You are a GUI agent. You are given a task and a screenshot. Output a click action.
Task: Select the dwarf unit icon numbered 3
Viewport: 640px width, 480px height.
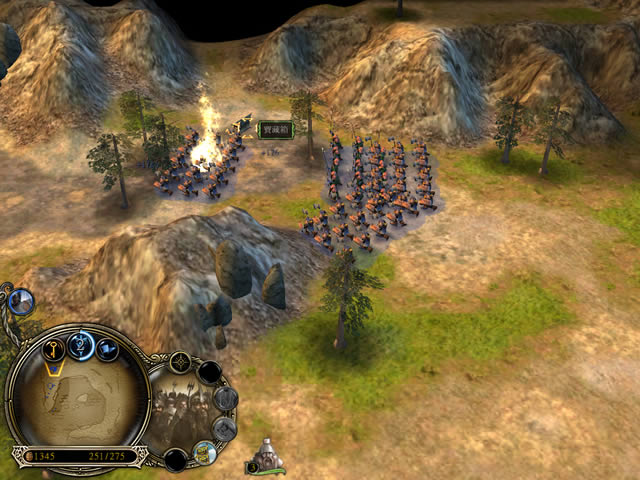tap(267, 458)
